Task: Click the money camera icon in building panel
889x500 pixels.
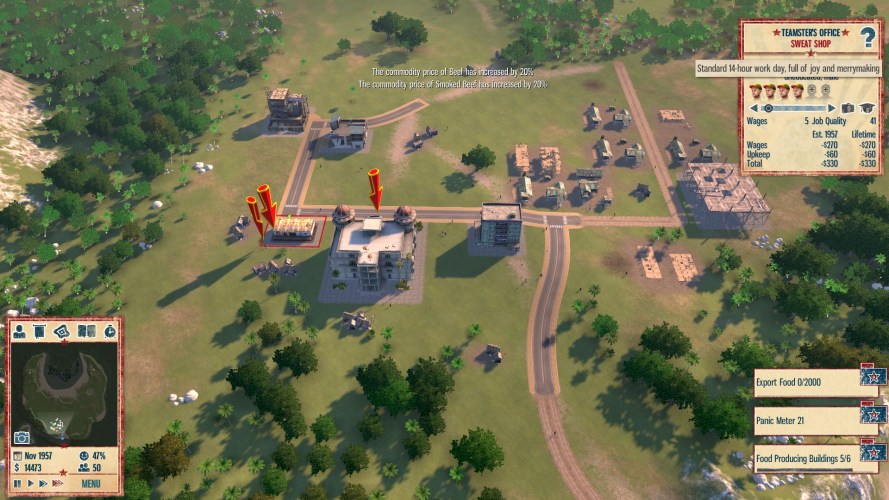Action: coord(848,107)
